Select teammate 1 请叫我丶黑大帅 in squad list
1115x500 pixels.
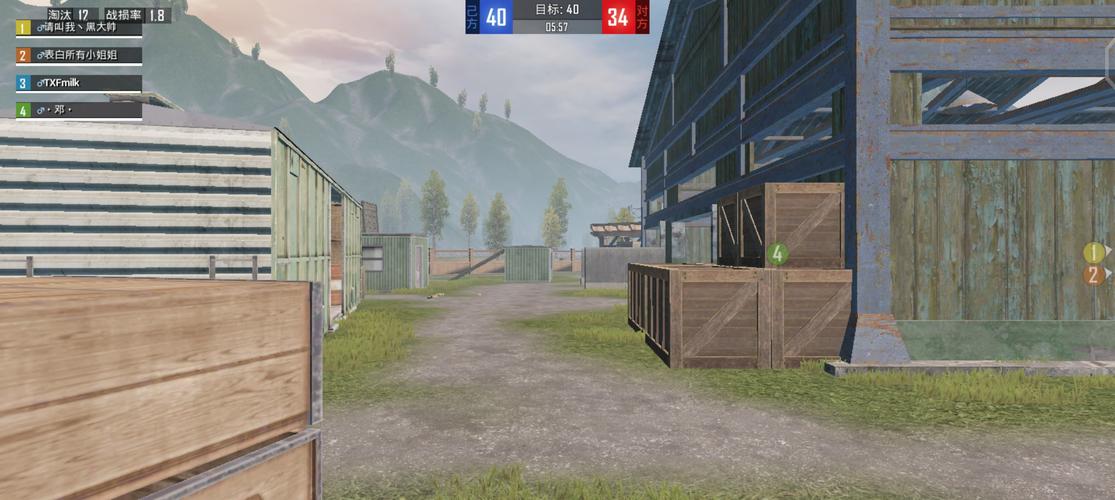78,28
